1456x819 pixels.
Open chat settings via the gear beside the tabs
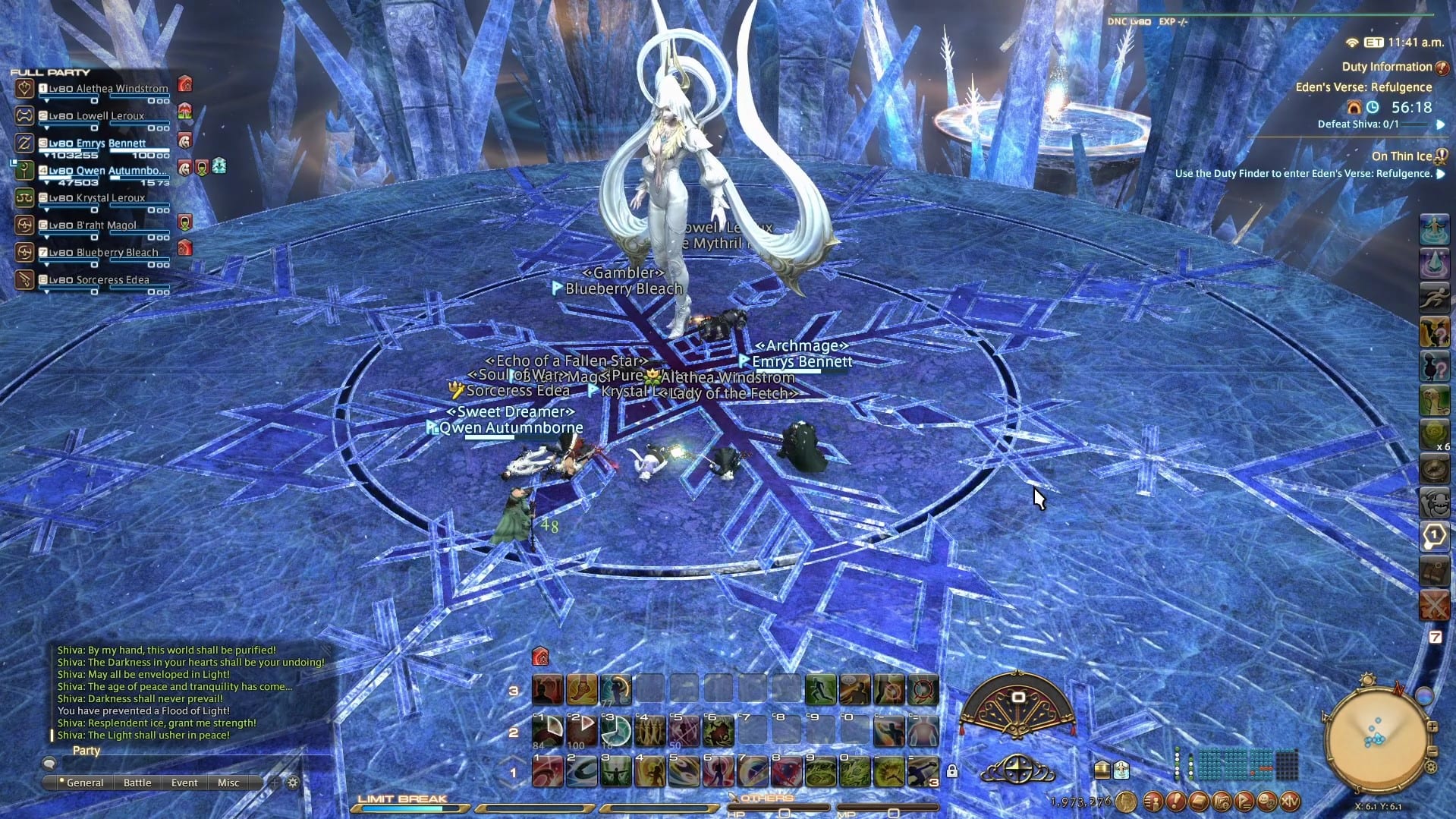point(292,783)
